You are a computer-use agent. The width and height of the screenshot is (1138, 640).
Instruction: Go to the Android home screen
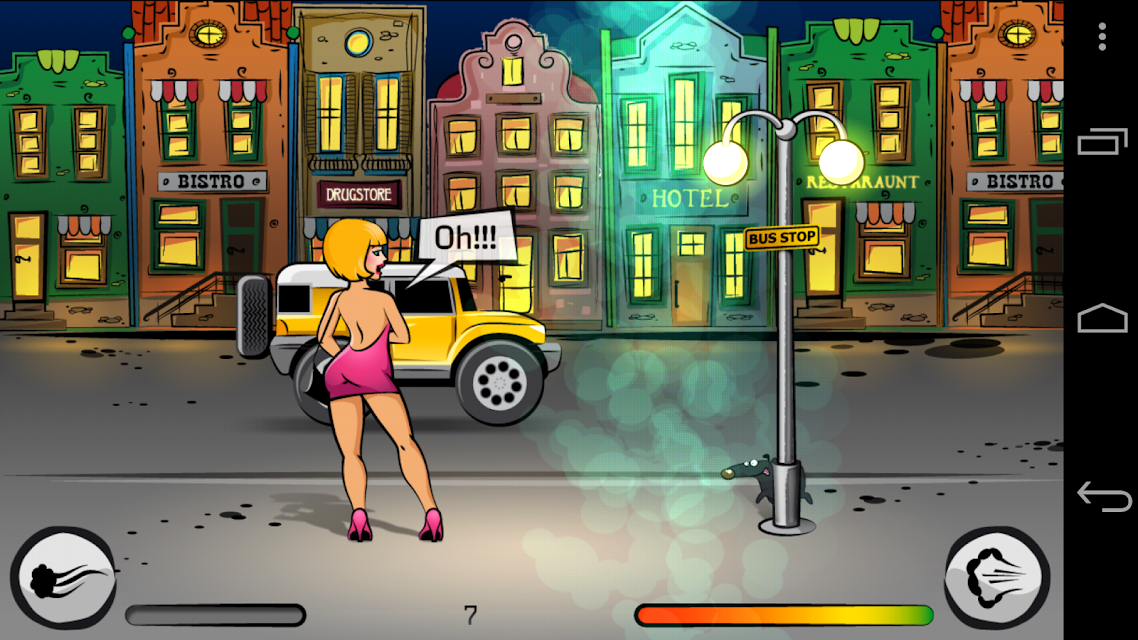(1102, 319)
